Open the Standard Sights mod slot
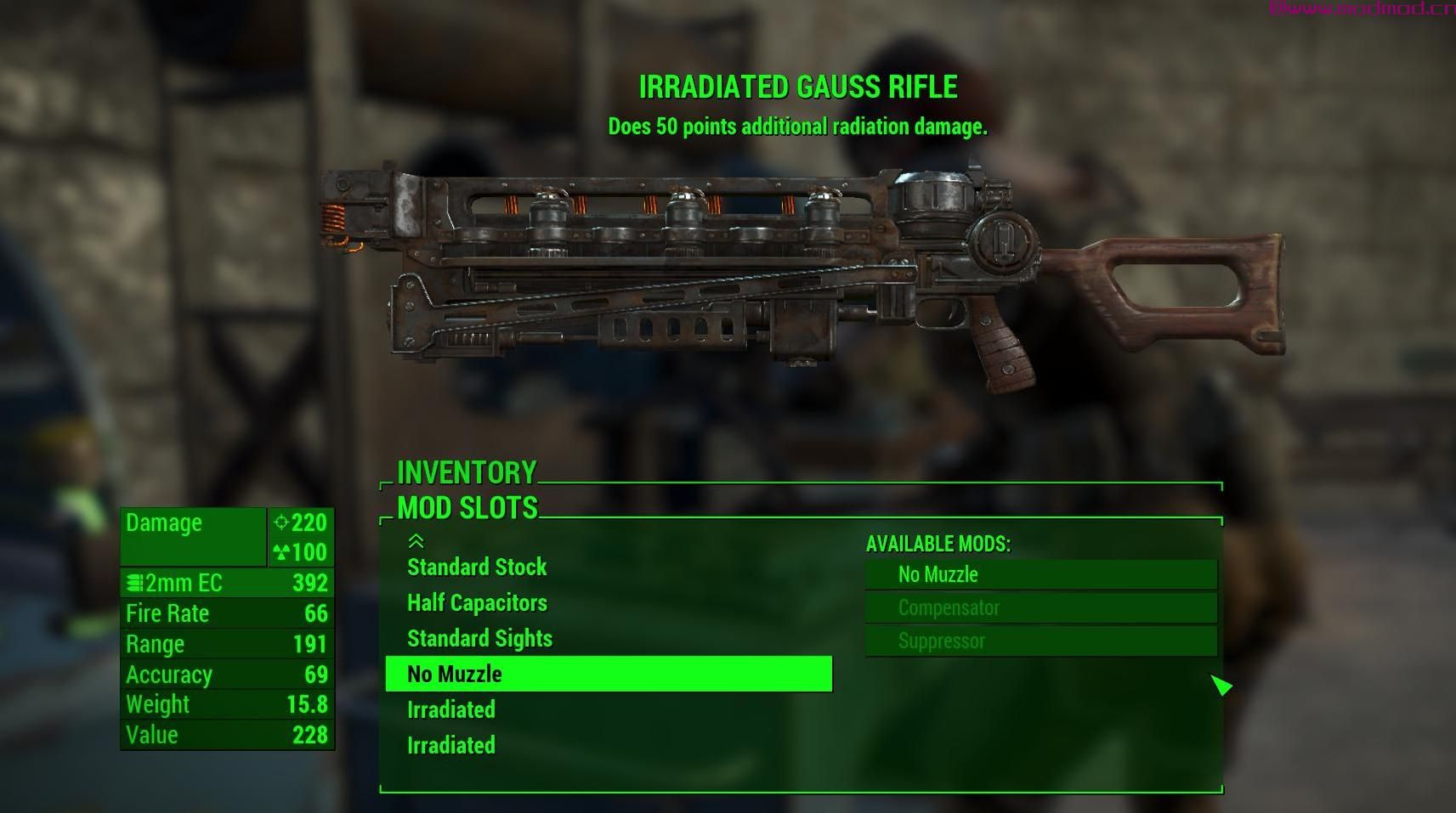This screenshot has width=1456, height=813. click(x=479, y=639)
